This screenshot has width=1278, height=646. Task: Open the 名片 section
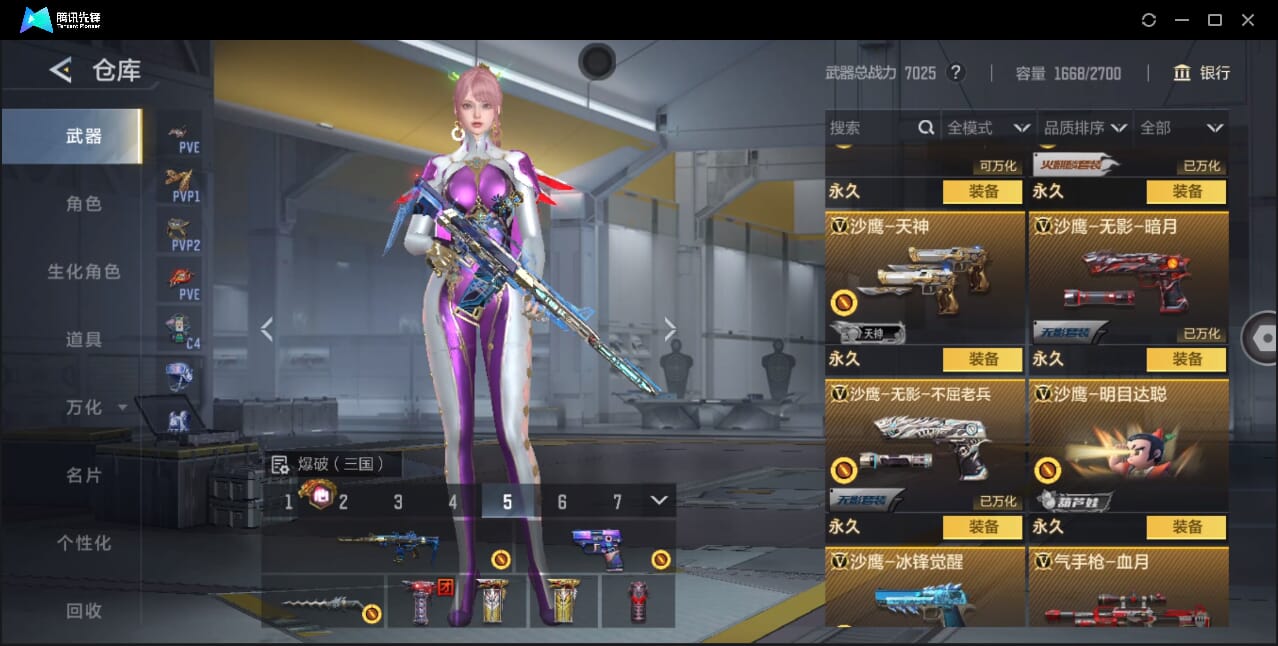(x=84, y=475)
